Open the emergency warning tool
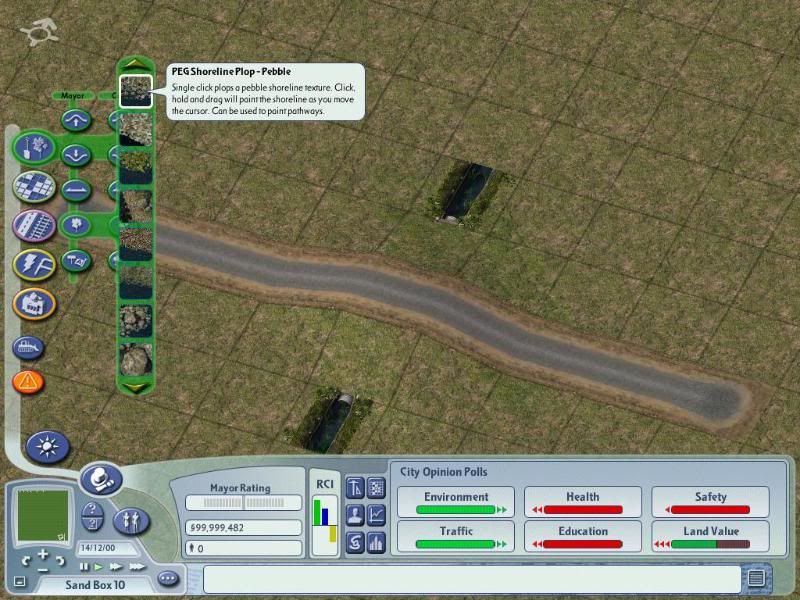This screenshot has width=800, height=600. coord(29,381)
